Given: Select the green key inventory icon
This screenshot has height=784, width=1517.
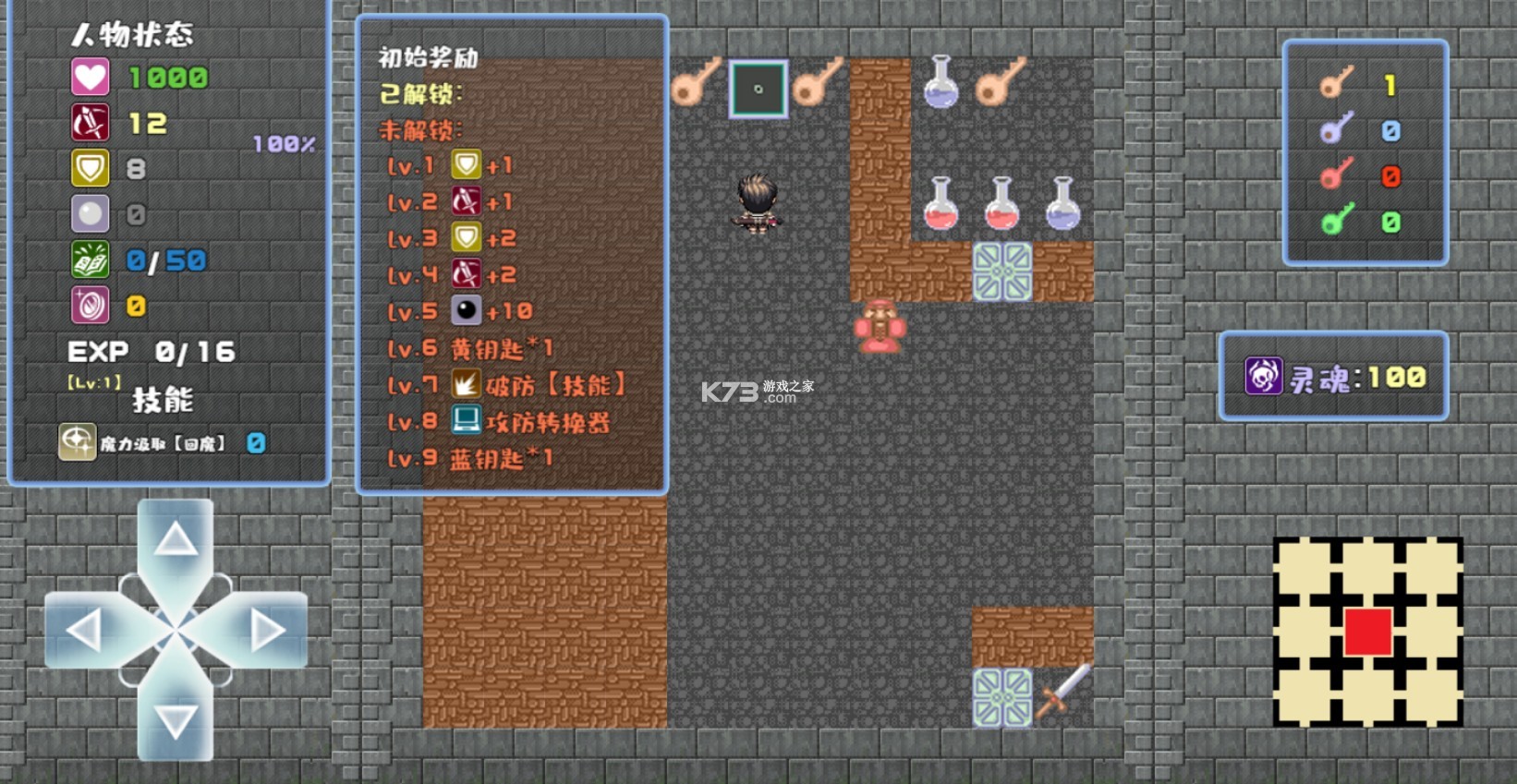Looking at the screenshot, I should pos(1337,221).
